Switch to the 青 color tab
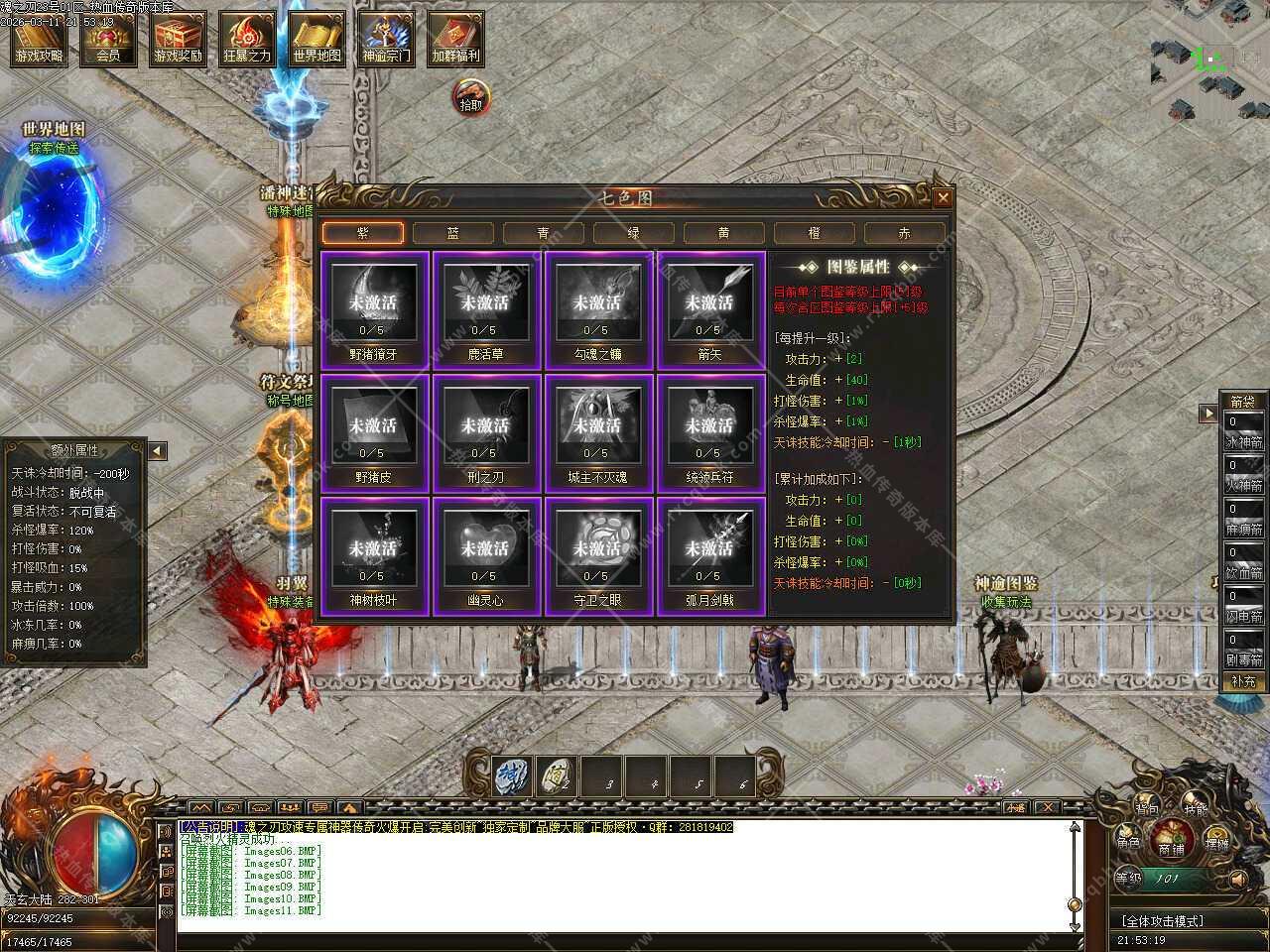 (544, 233)
